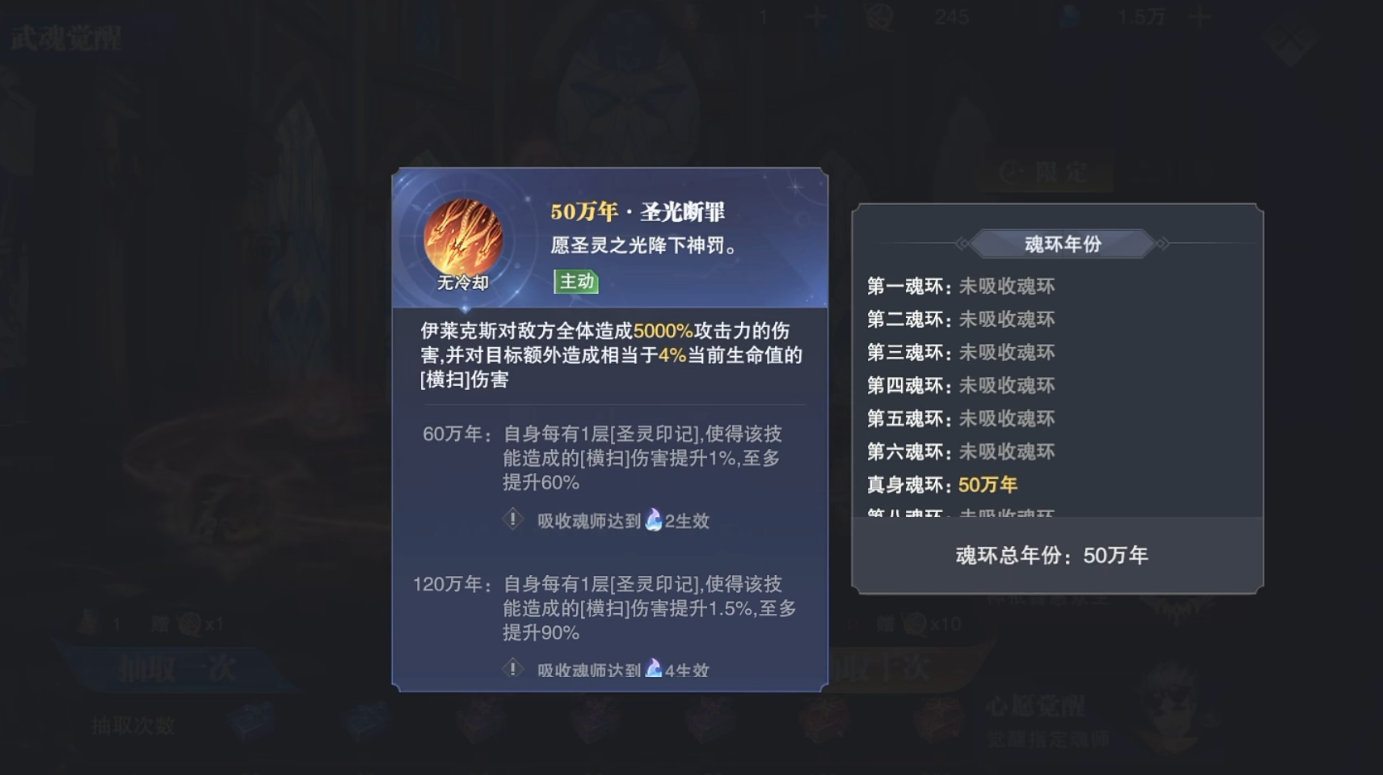The image size is (1383, 775).
Task: Switch to the 限定 tab
Action: point(1044,169)
